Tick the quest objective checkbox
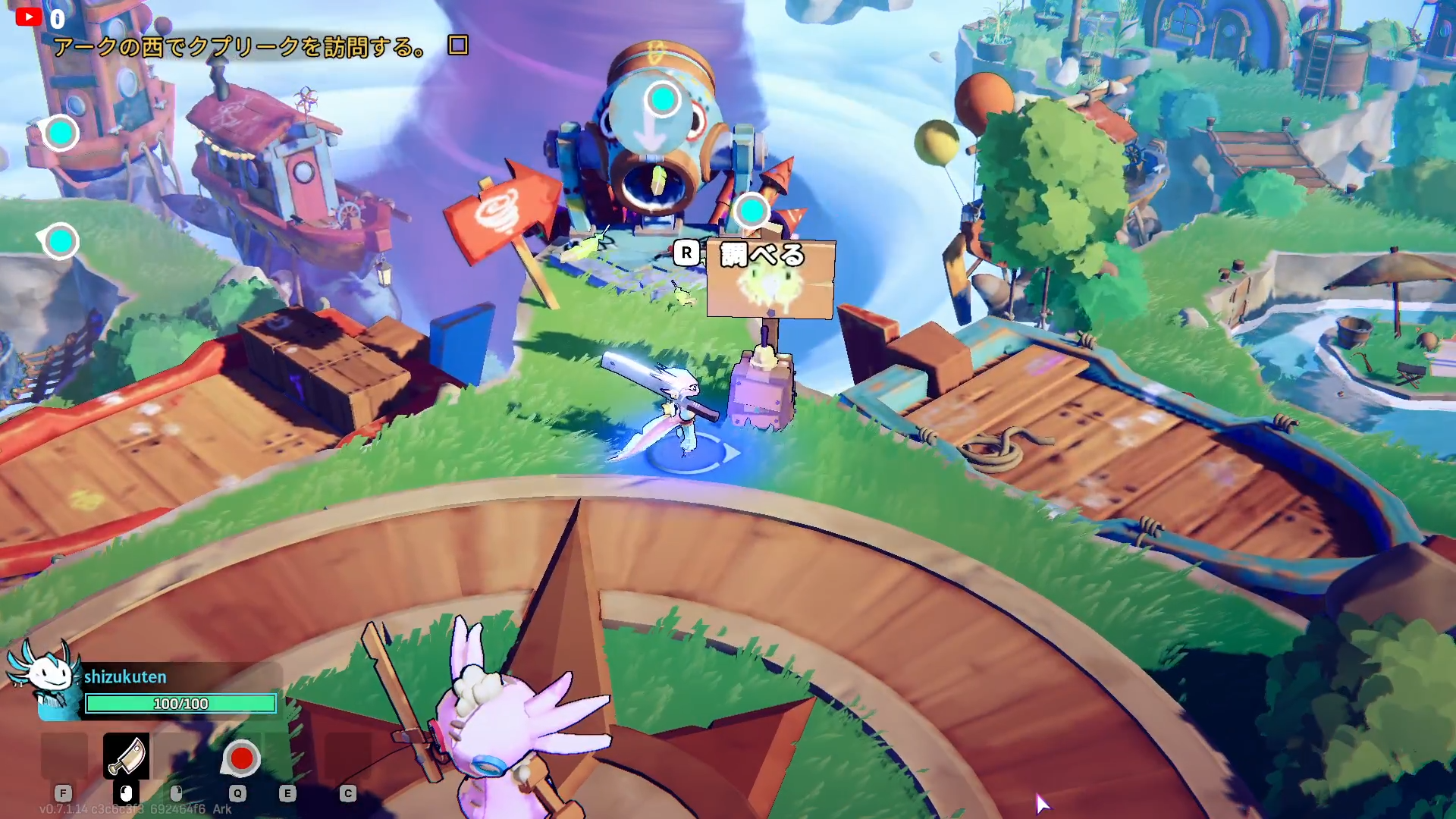Viewport: 1456px width, 819px height. pos(458,45)
